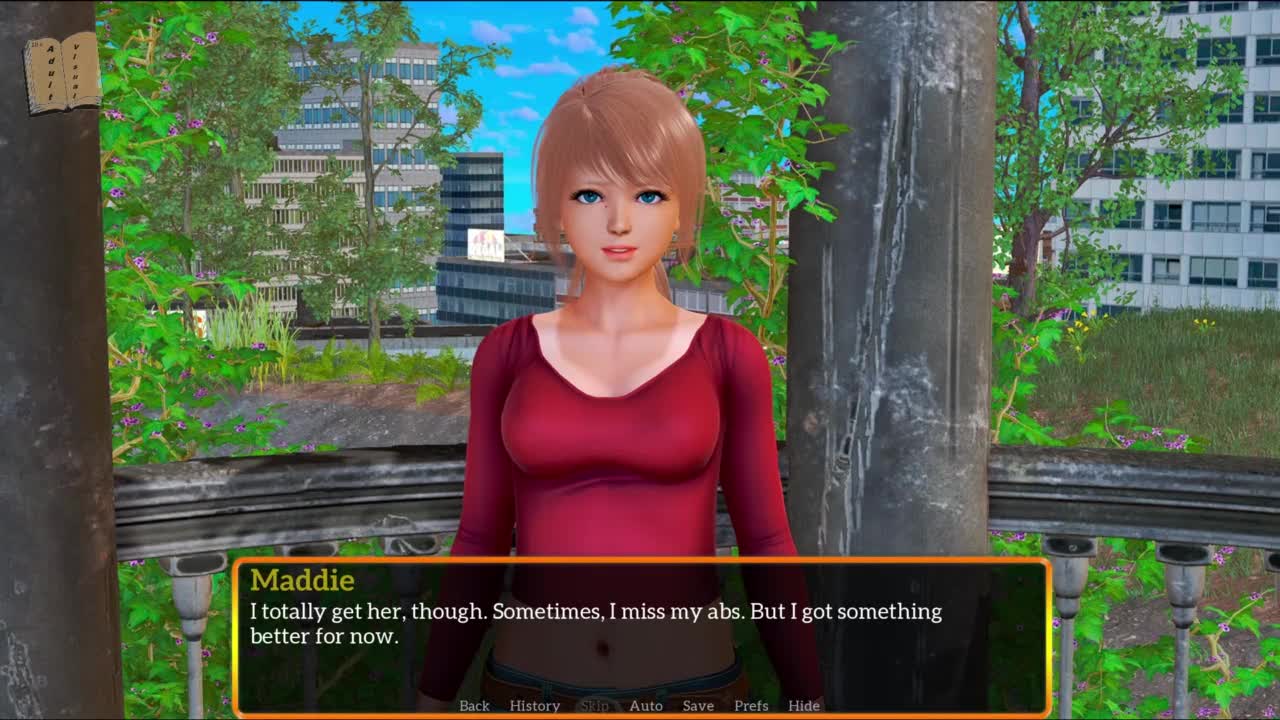The image size is (1280, 720).
Task: Open the Save game screen
Action: (698, 705)
